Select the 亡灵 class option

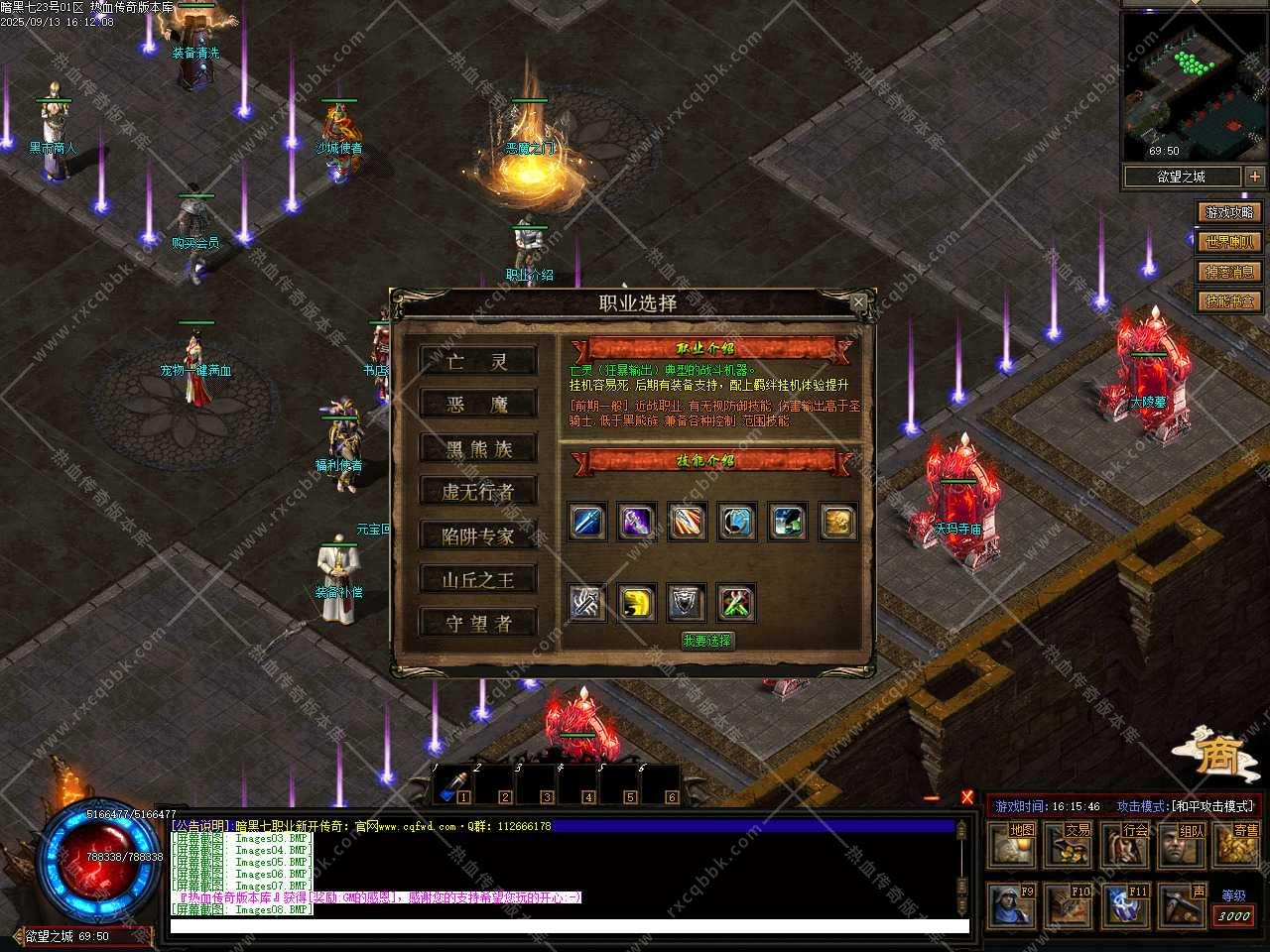477,361
